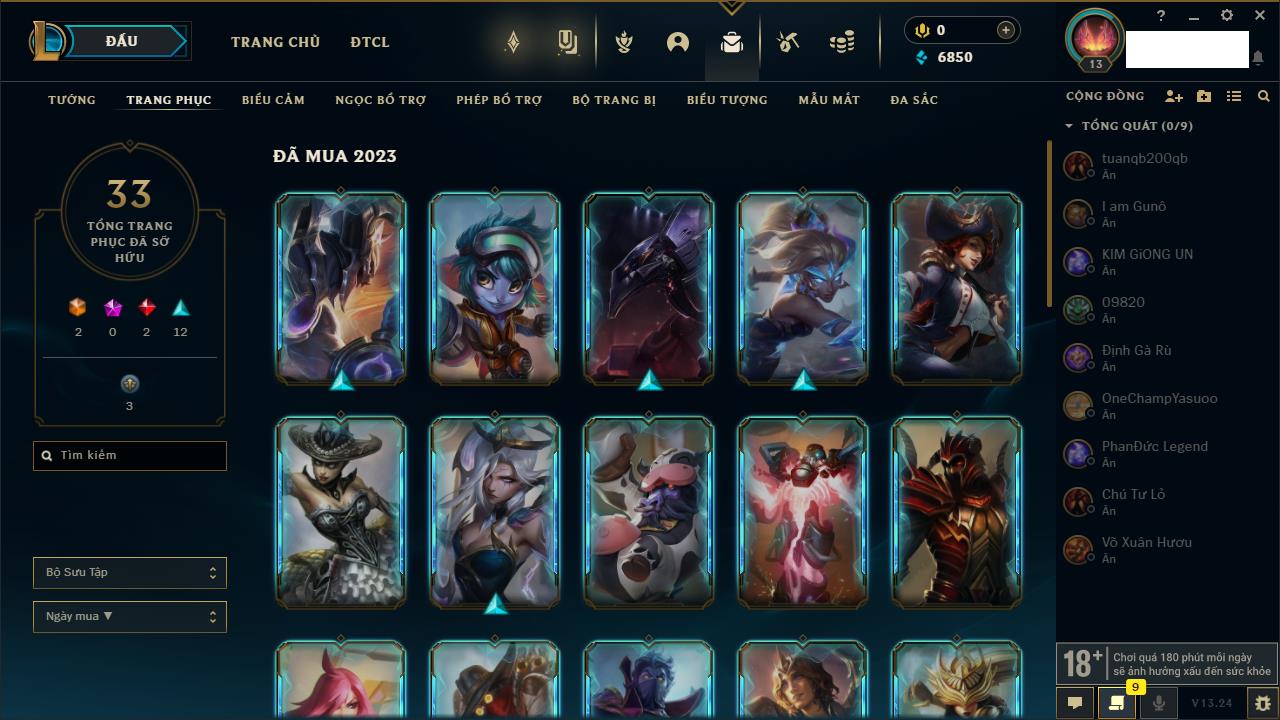Open the Bộ Sưu Tập dropdown

[130, 573]
